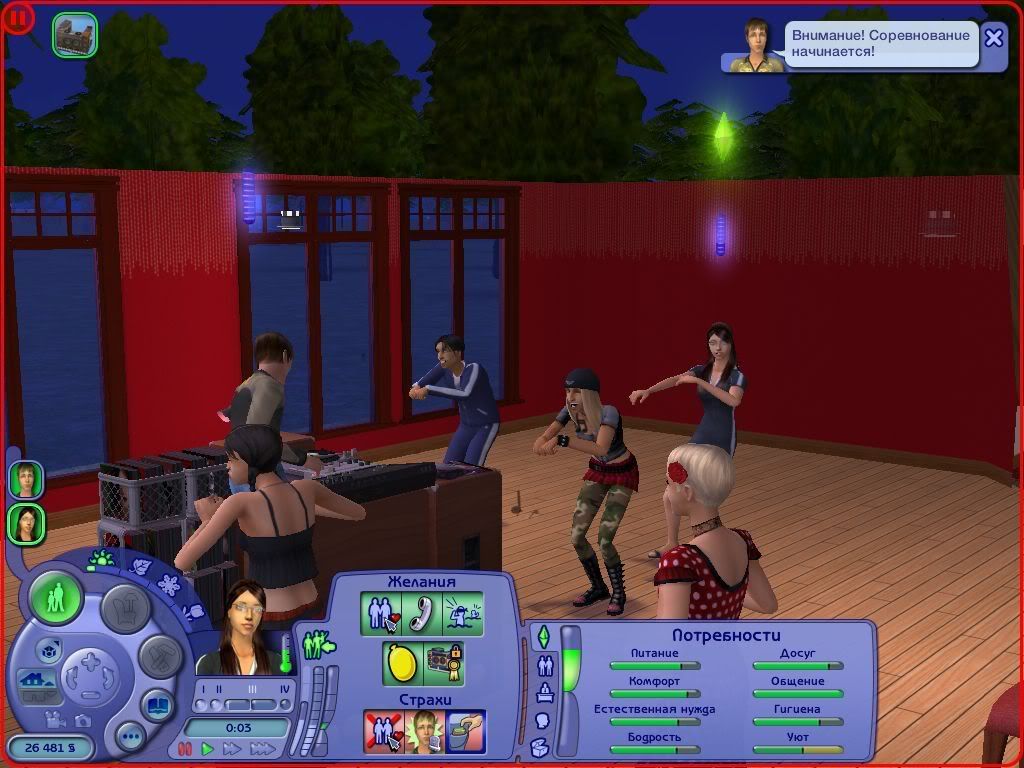The width and height of the screenshot is (1024, 768).
Task: Open Buy mode with the armchair icon
Action: click(126, 608)
